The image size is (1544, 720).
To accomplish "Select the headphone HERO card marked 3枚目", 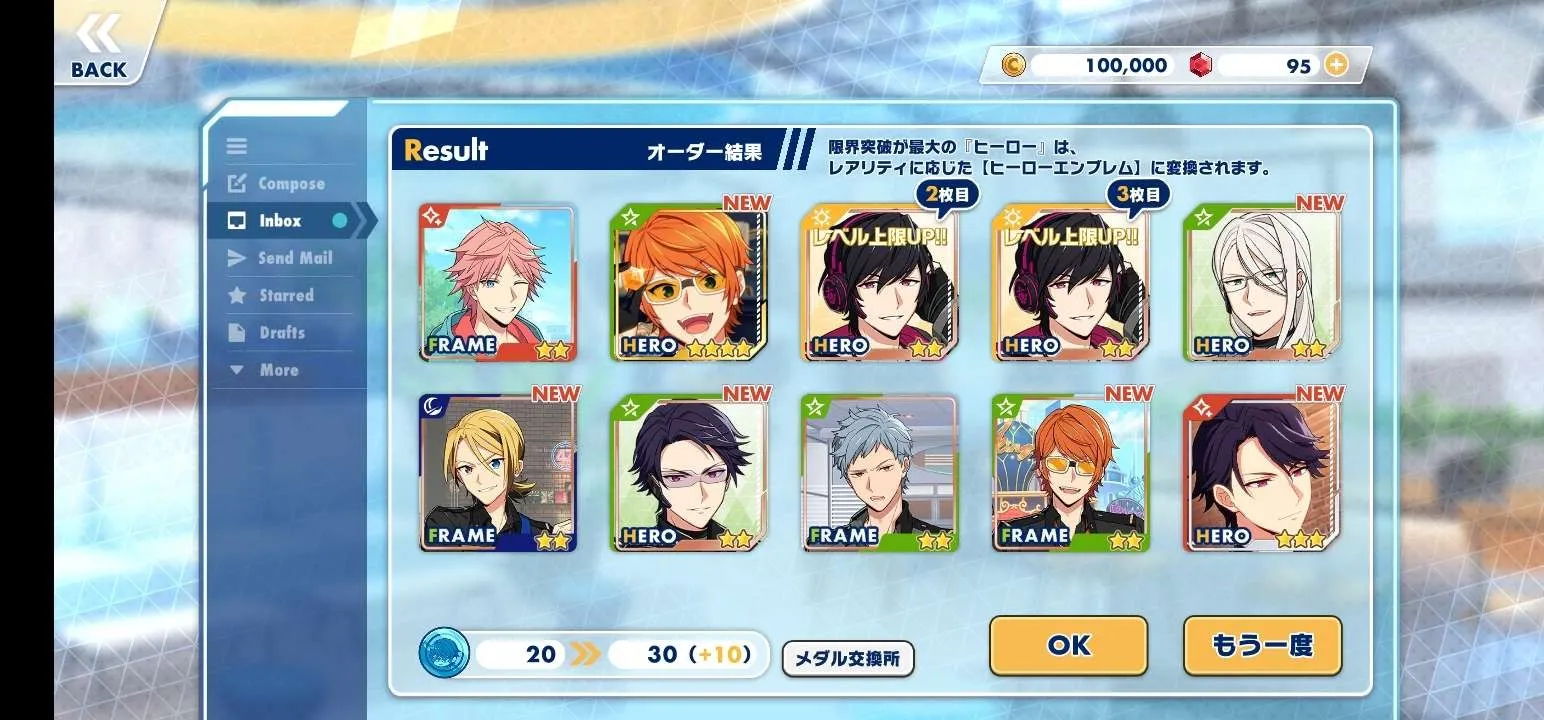I will (x=1071, y=282).
